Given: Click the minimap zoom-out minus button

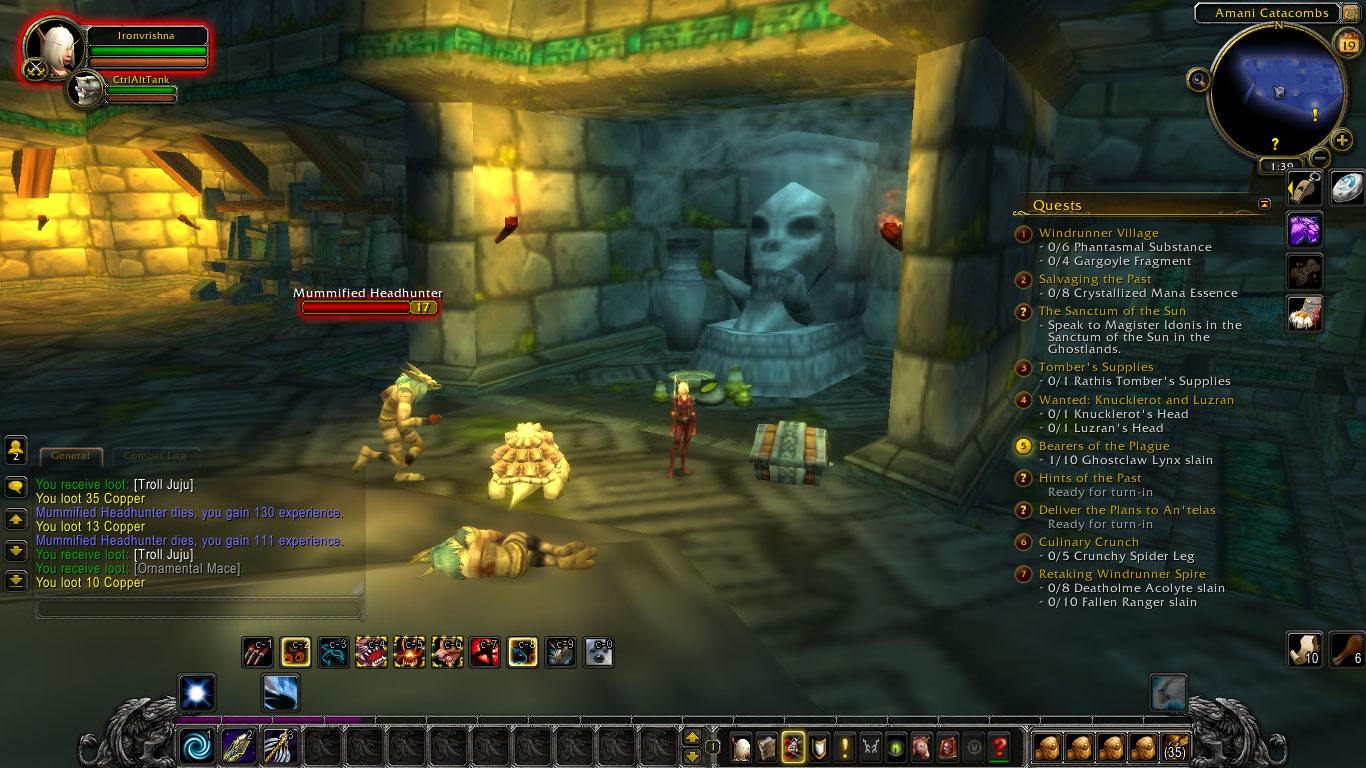Looking at the screenshot, I should point(1320,158).
